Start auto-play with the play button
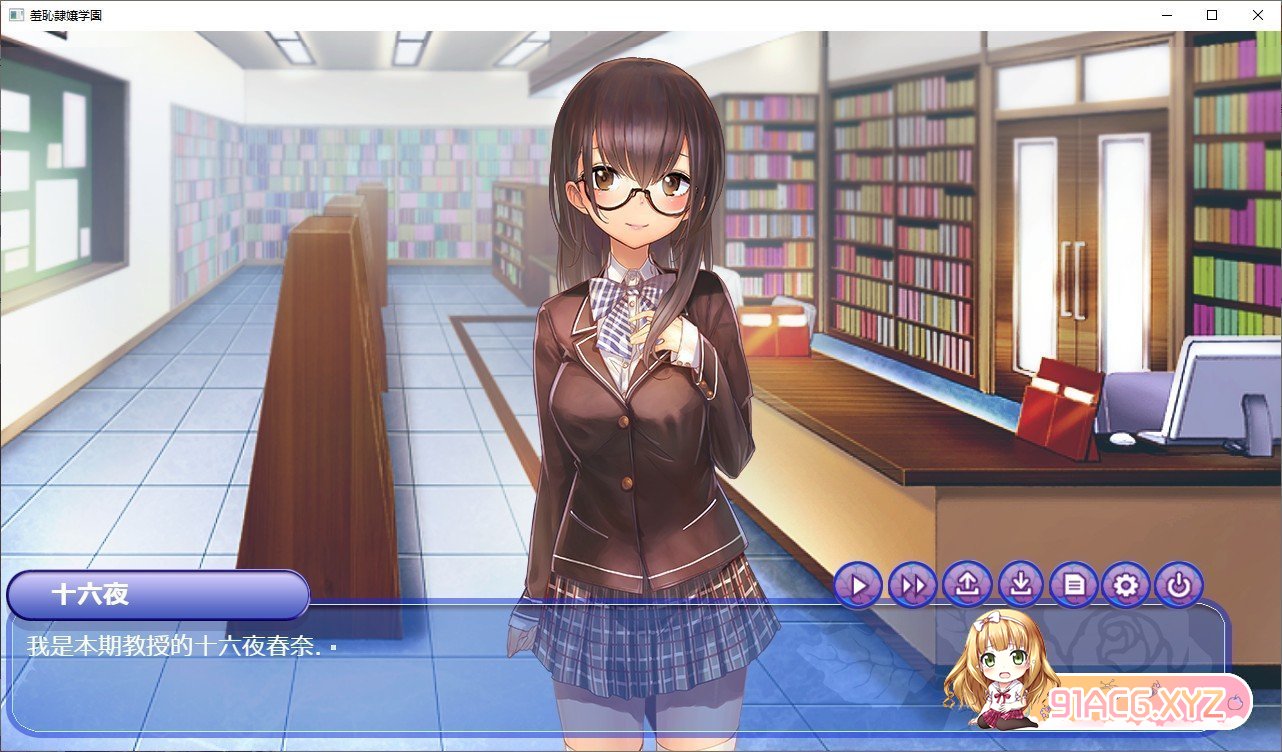Screen dimensions: 1282x752 pyautogui.click(x=857, y=585)
